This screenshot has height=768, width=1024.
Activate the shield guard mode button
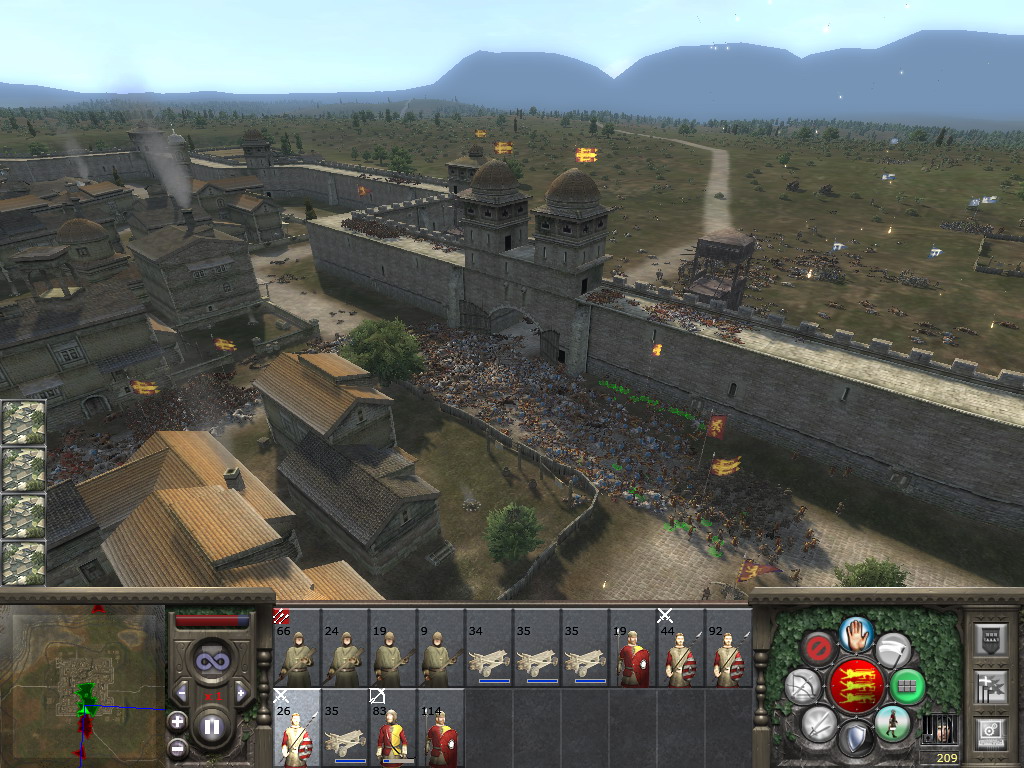(856, 739)
